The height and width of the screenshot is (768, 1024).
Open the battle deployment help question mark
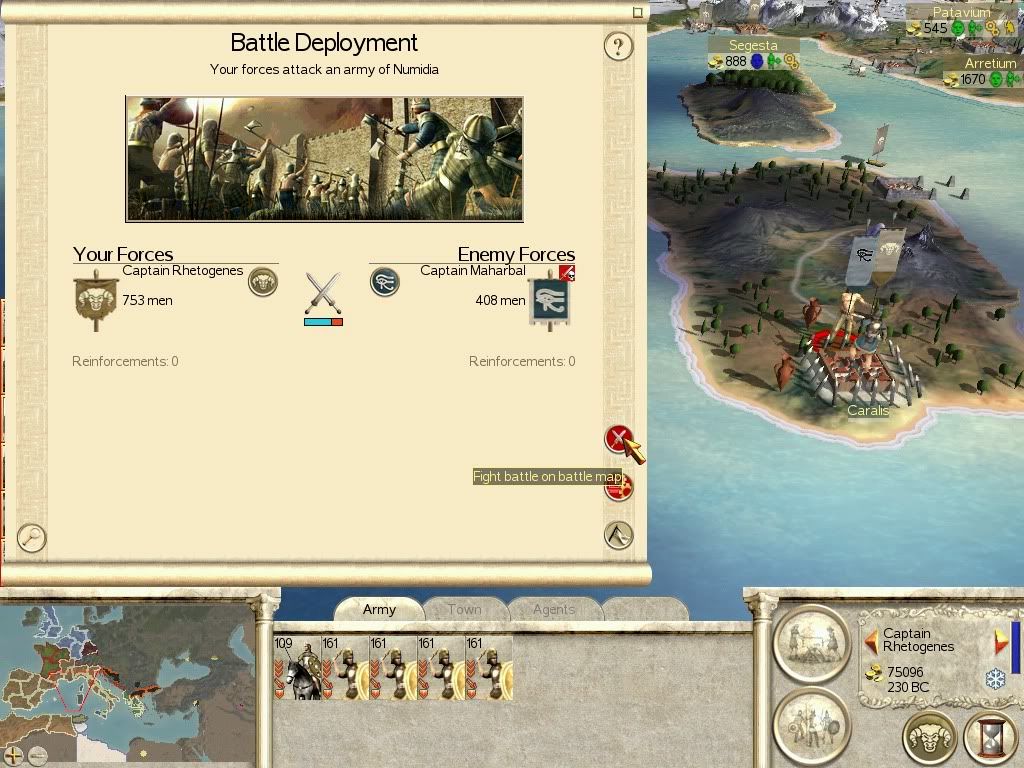click(619, 46)
